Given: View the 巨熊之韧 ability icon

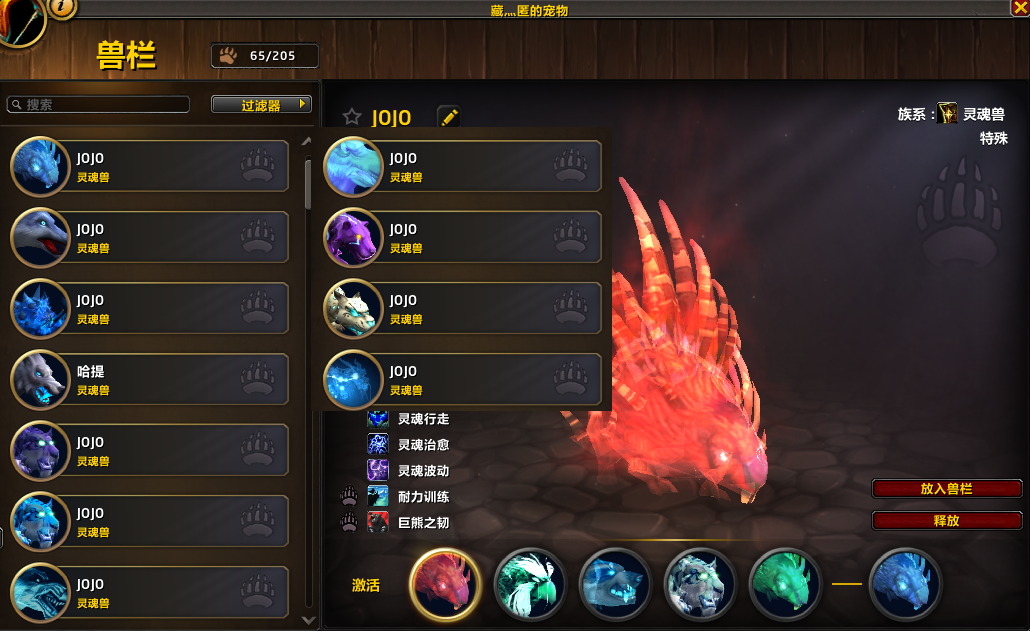Looking at the screenshot, I should tap(378, 522).
